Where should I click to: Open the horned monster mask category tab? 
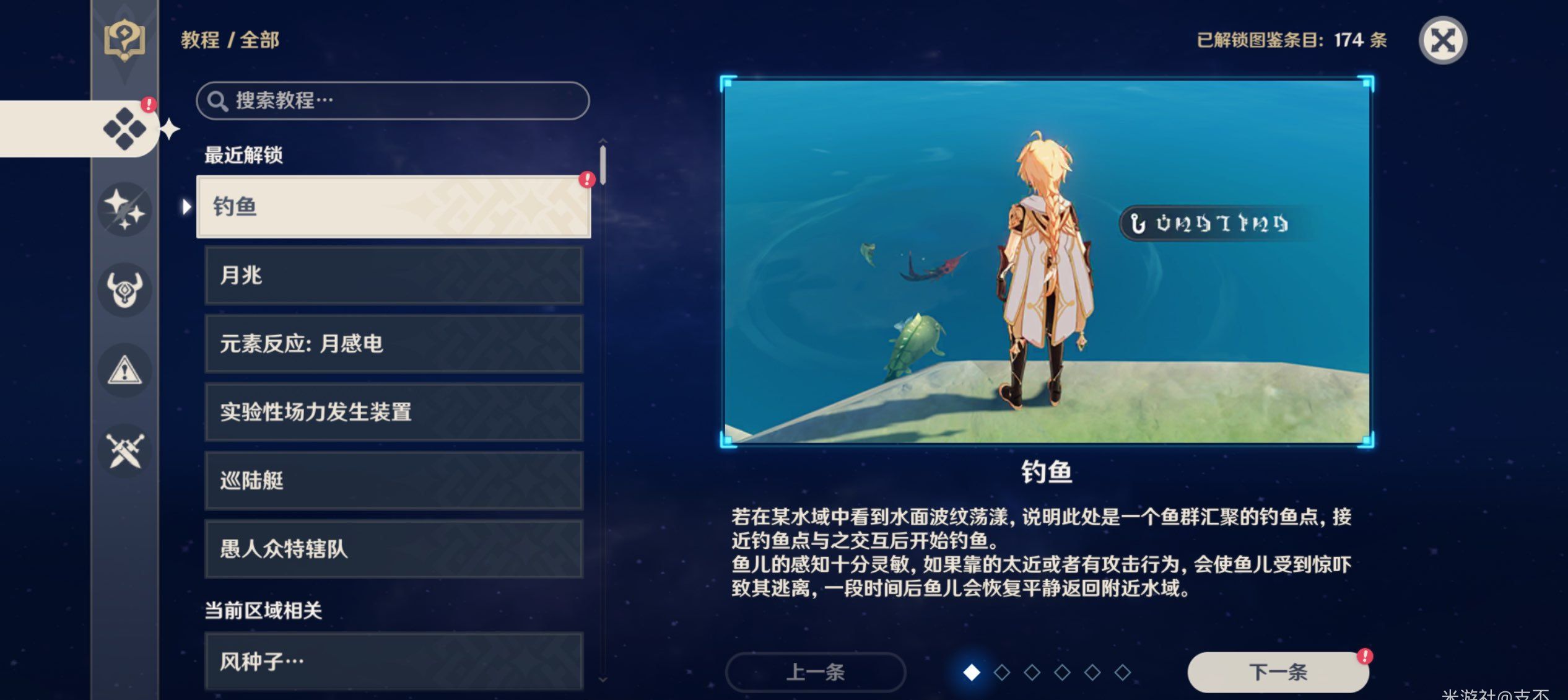pyautogui.click(x=124, y=290)
